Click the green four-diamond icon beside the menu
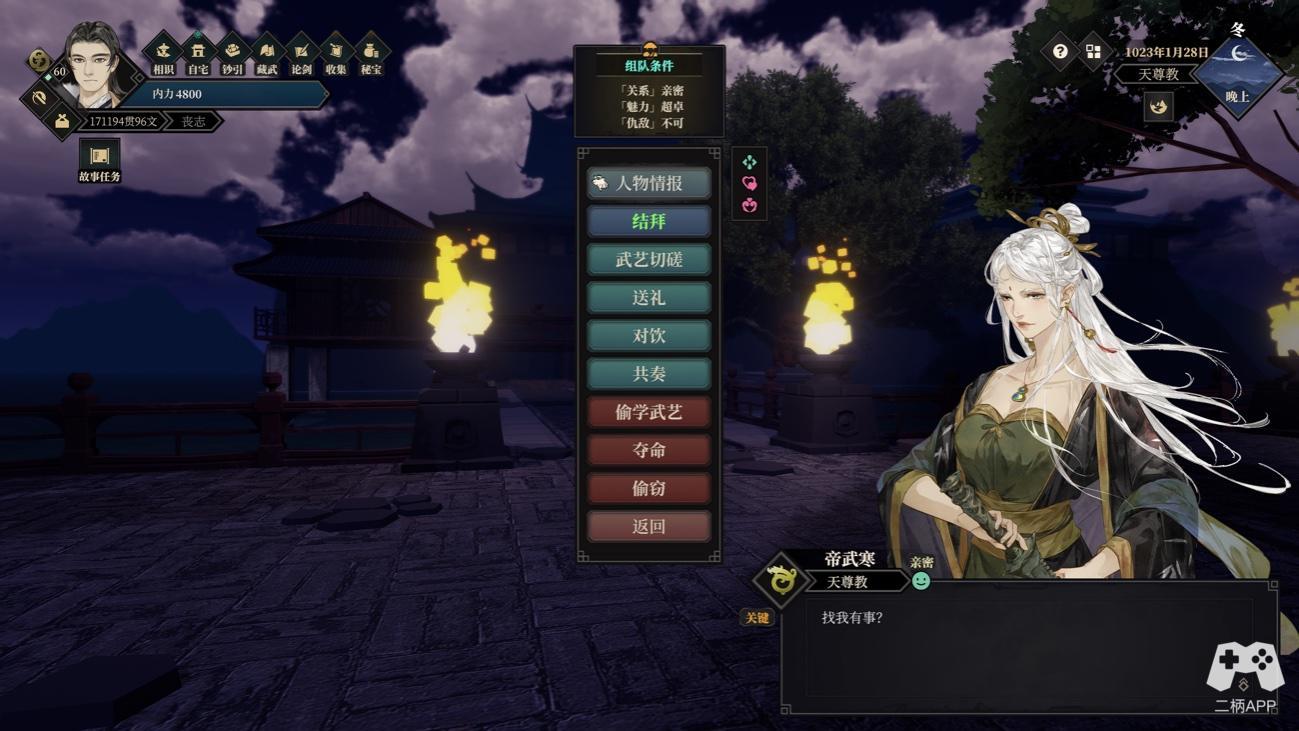This screenshot has width=1299, height=731. click(749, 162)
